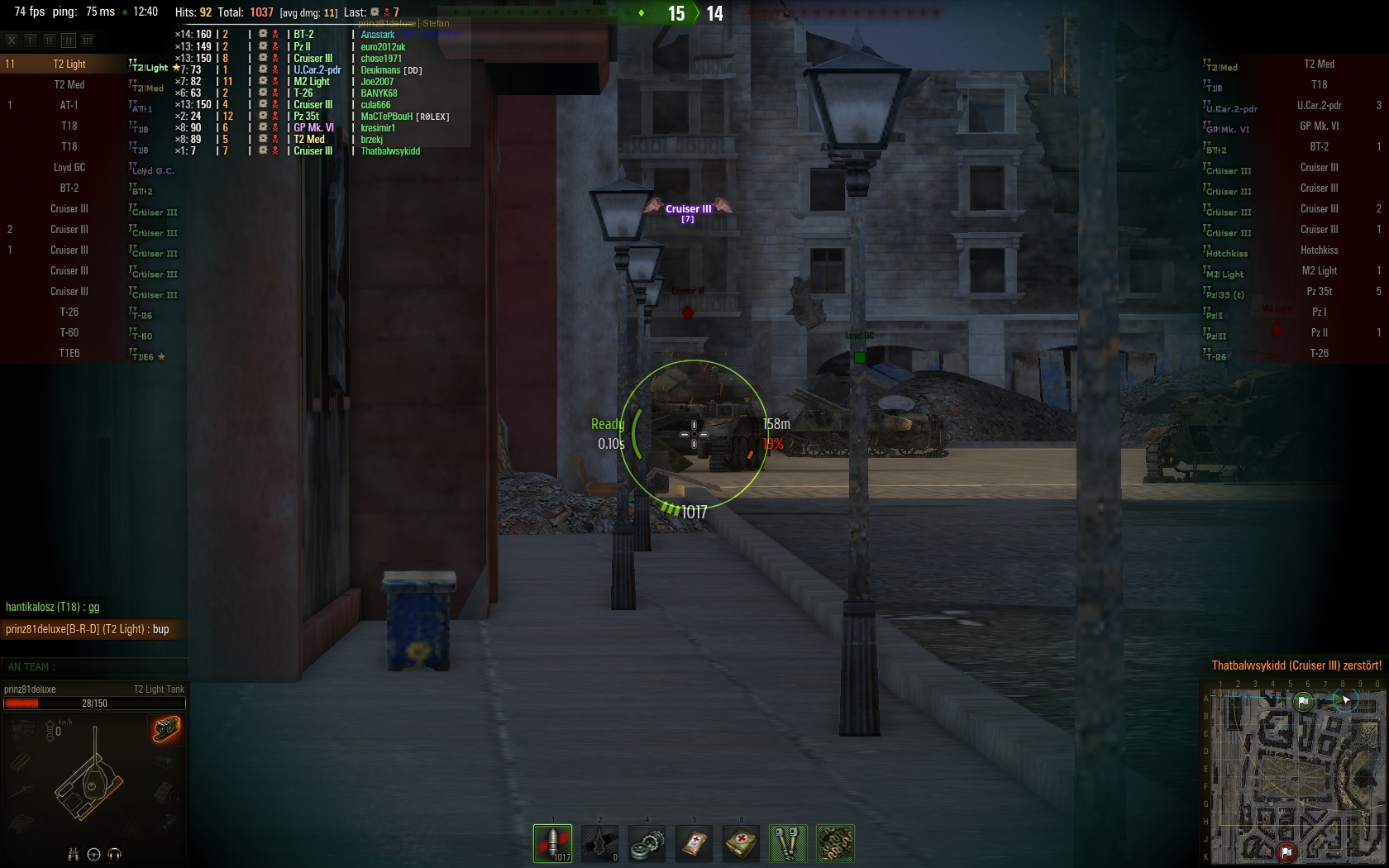Select the enemy Pz 35t row
The image size is (1389, 868).
1318,292
